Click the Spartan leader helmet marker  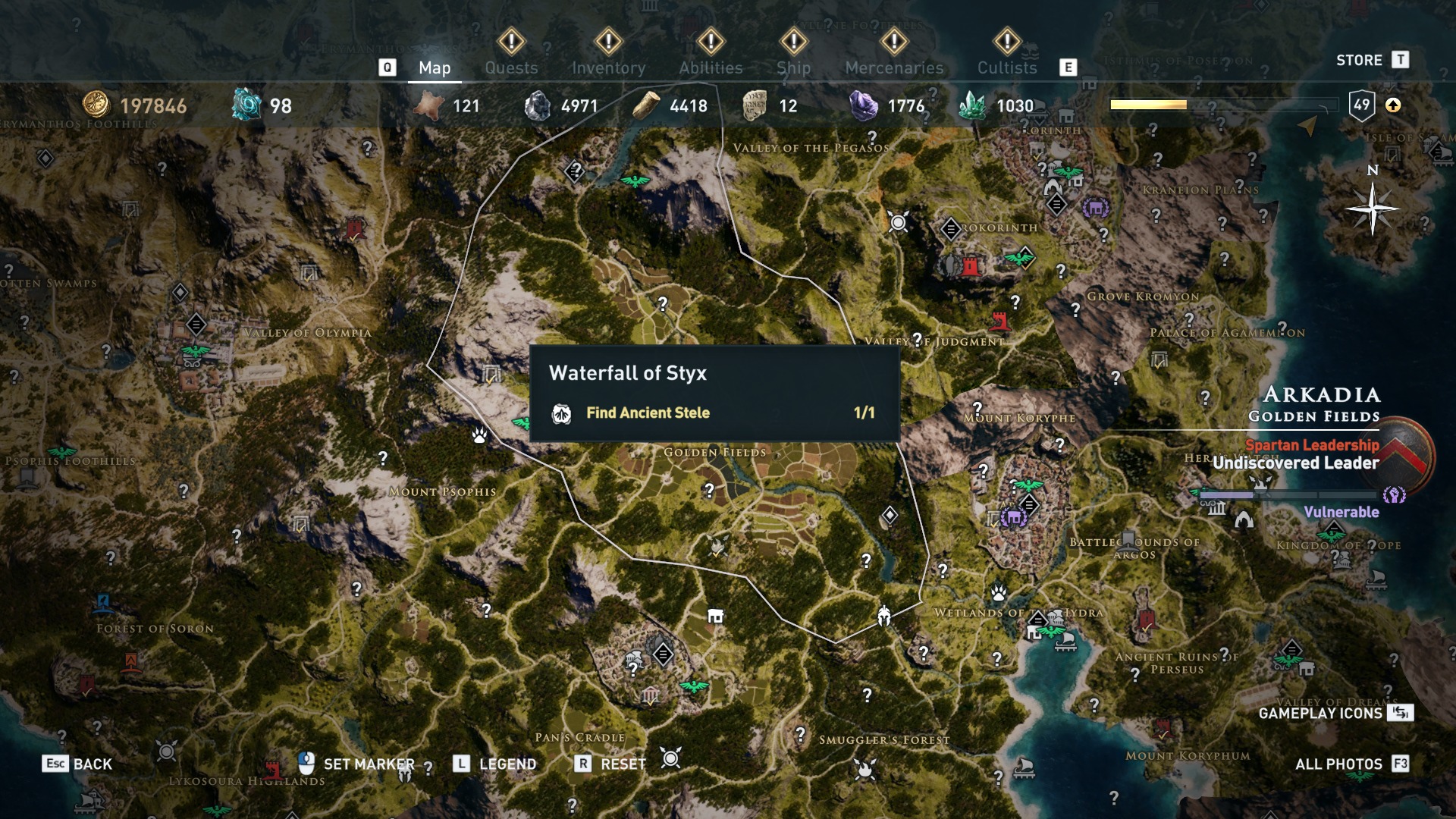pos(884,615)
